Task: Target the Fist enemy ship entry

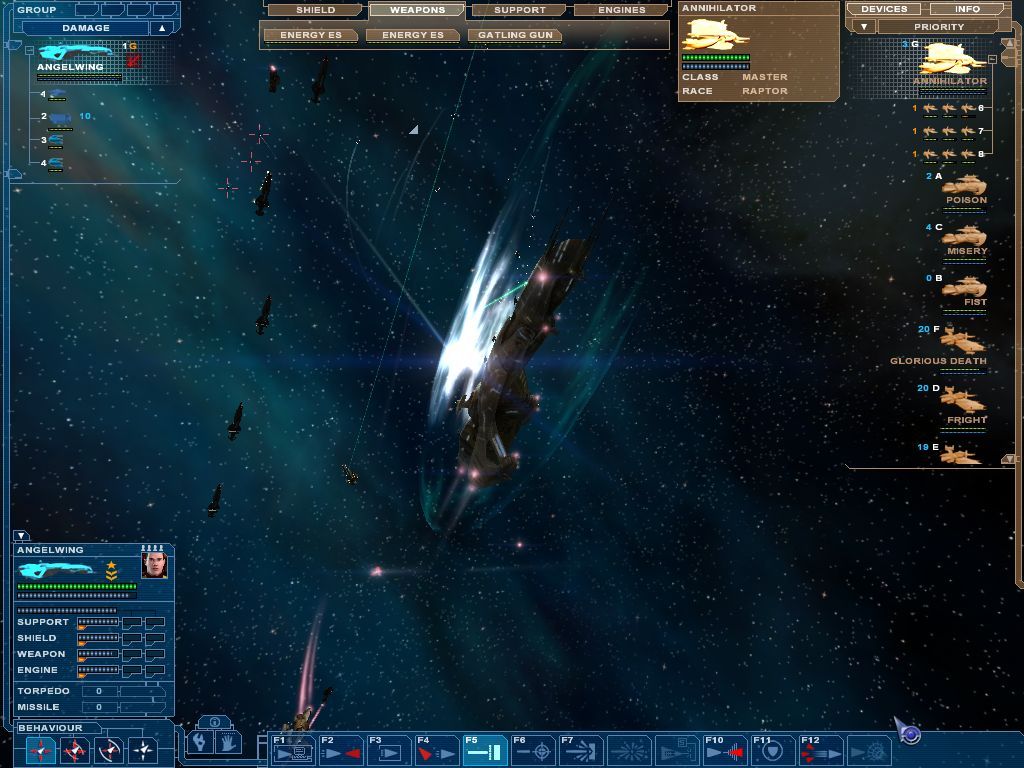Action: pyautogui.click(x=964, y=289)
